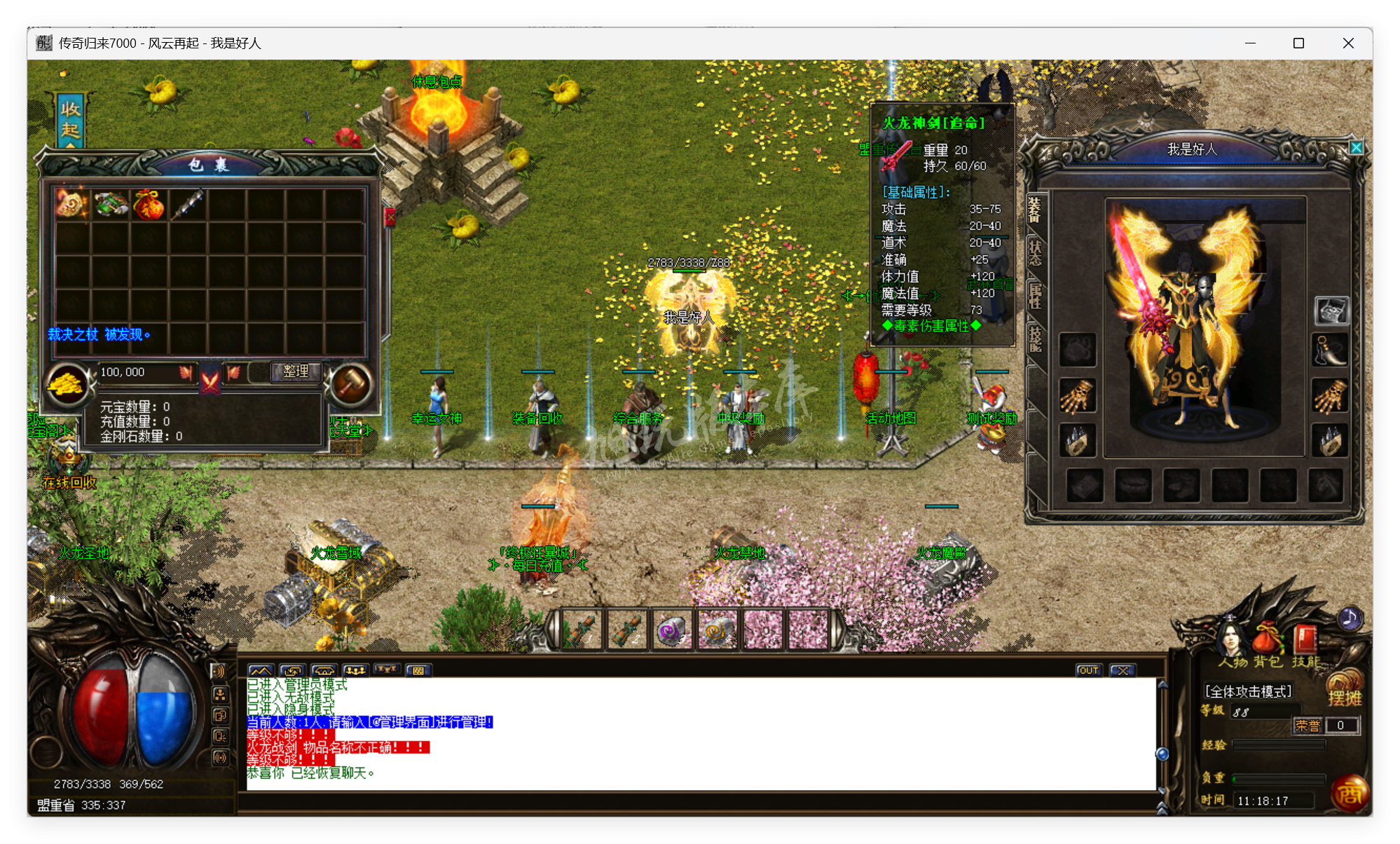The width and height of the screenshot is (1400, 844).
Task: Click the trophy ranking icon in the chat toolbar
Action: click(x=387, y=669)
